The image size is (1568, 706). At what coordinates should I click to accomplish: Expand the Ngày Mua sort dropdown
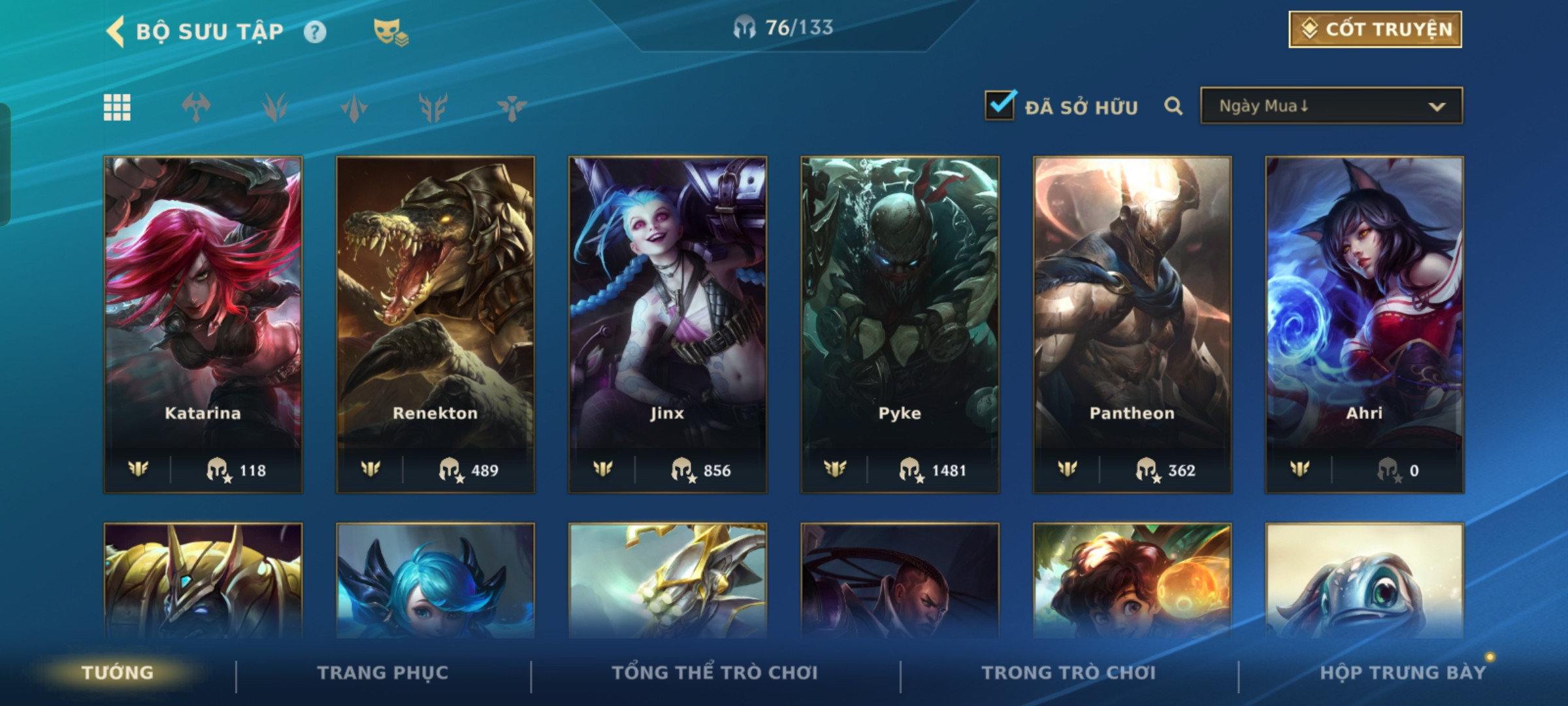(x=1331, y=106)
